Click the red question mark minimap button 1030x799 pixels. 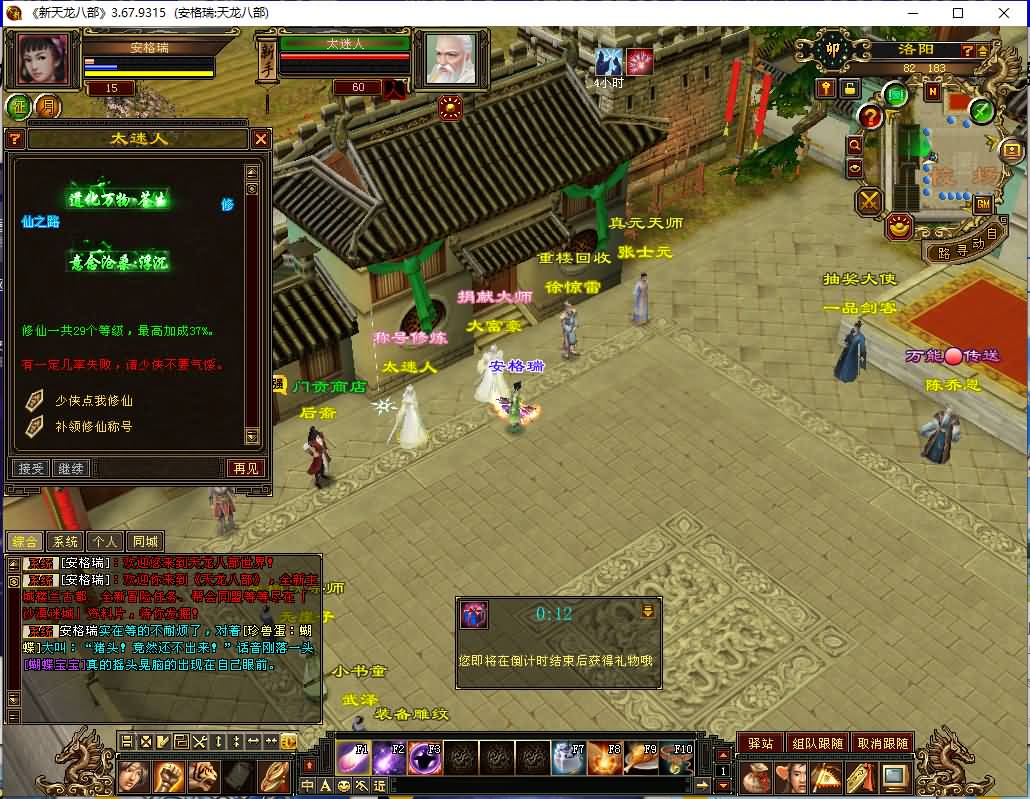[870, 118]
